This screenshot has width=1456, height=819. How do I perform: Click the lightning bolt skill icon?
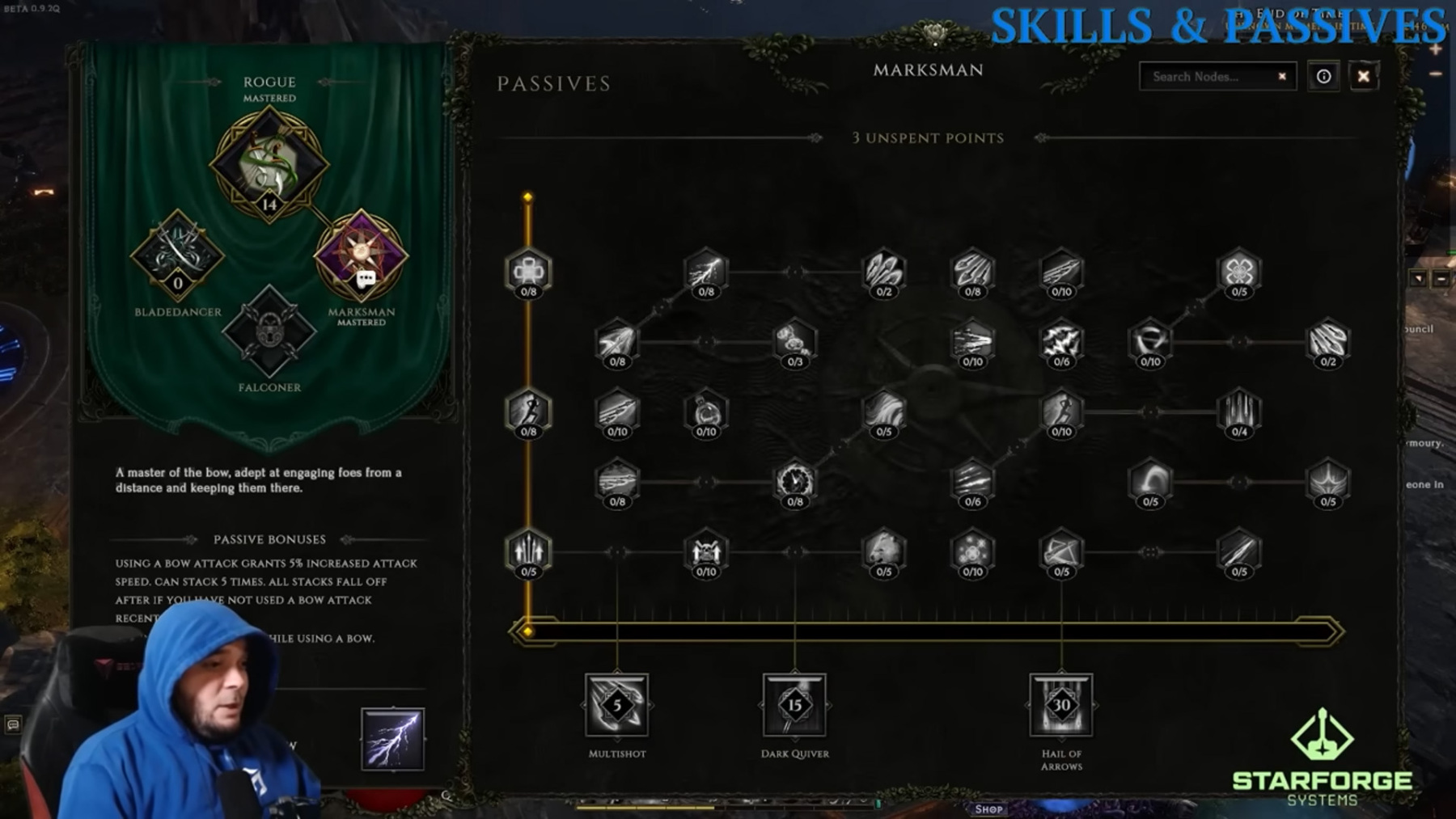(392, 738)
